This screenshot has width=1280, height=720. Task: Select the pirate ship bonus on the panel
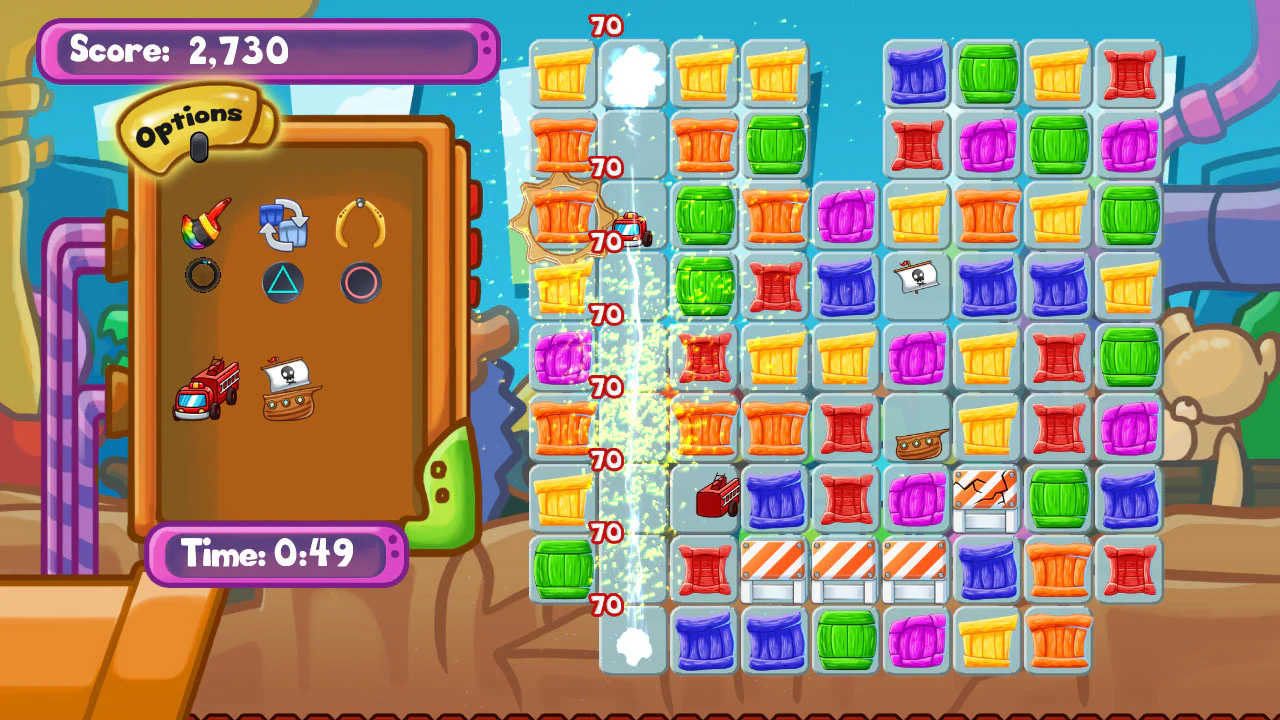(291, 390)
